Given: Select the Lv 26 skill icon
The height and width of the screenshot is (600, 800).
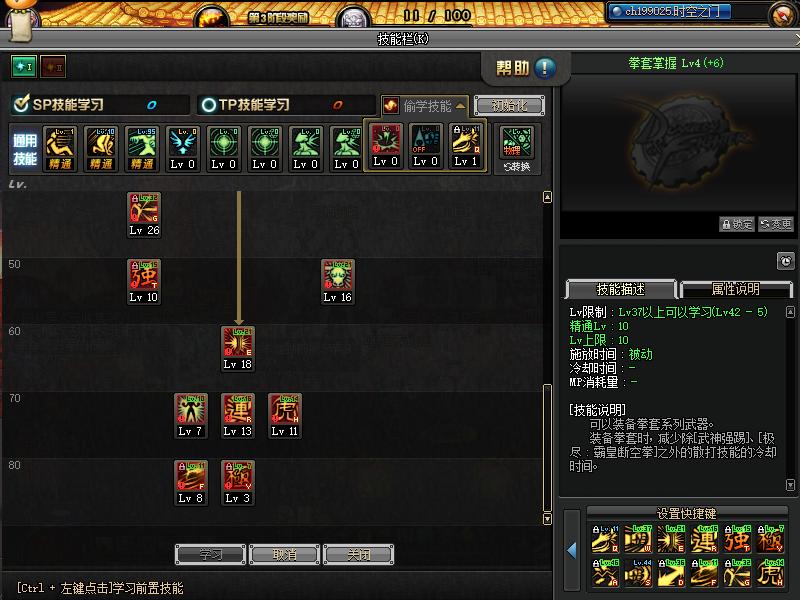Looking at the screenshot, I should tap(144, 208).
